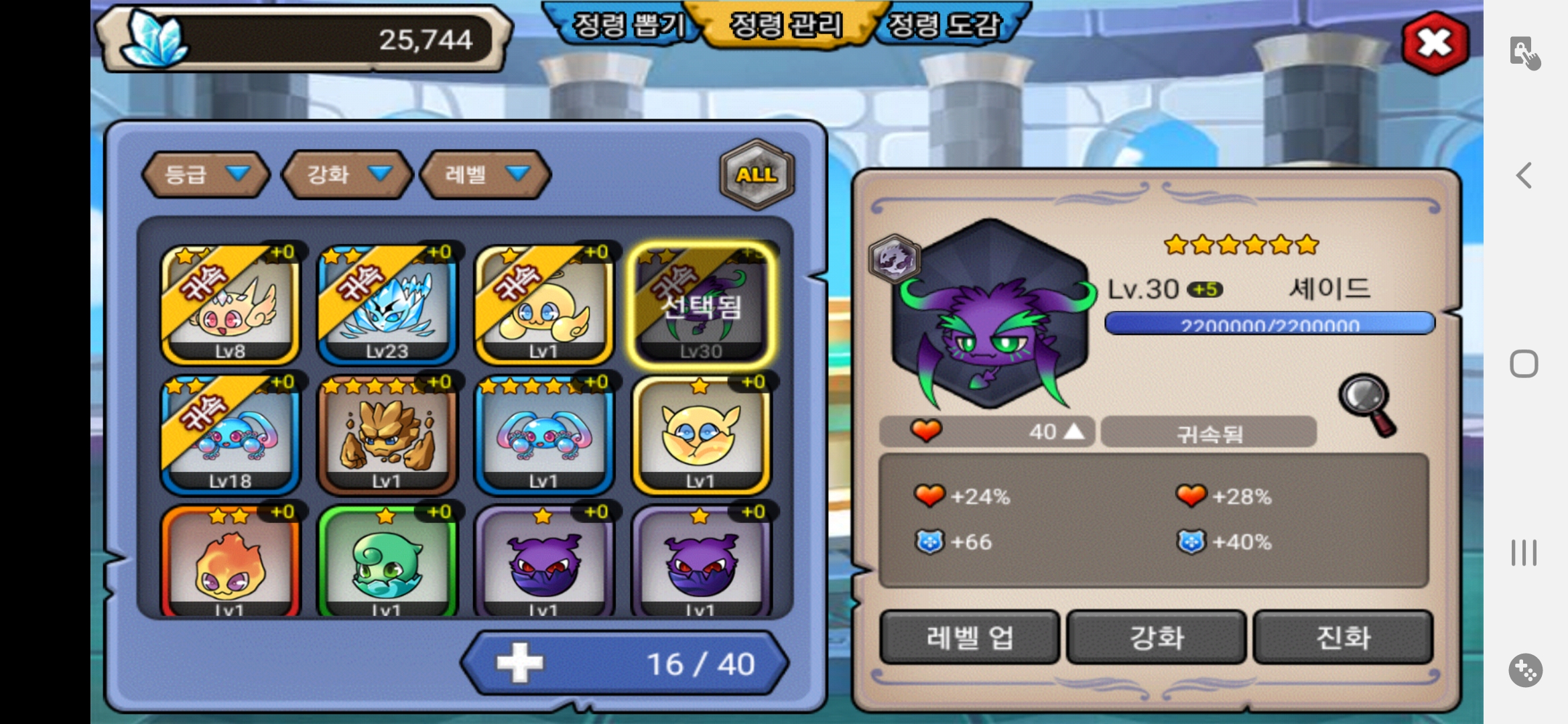Image resolution: width=1568 pixels, height=724 pixels.
Task: Tap the Android back arrow
Action: click(x=1524, y=176)
